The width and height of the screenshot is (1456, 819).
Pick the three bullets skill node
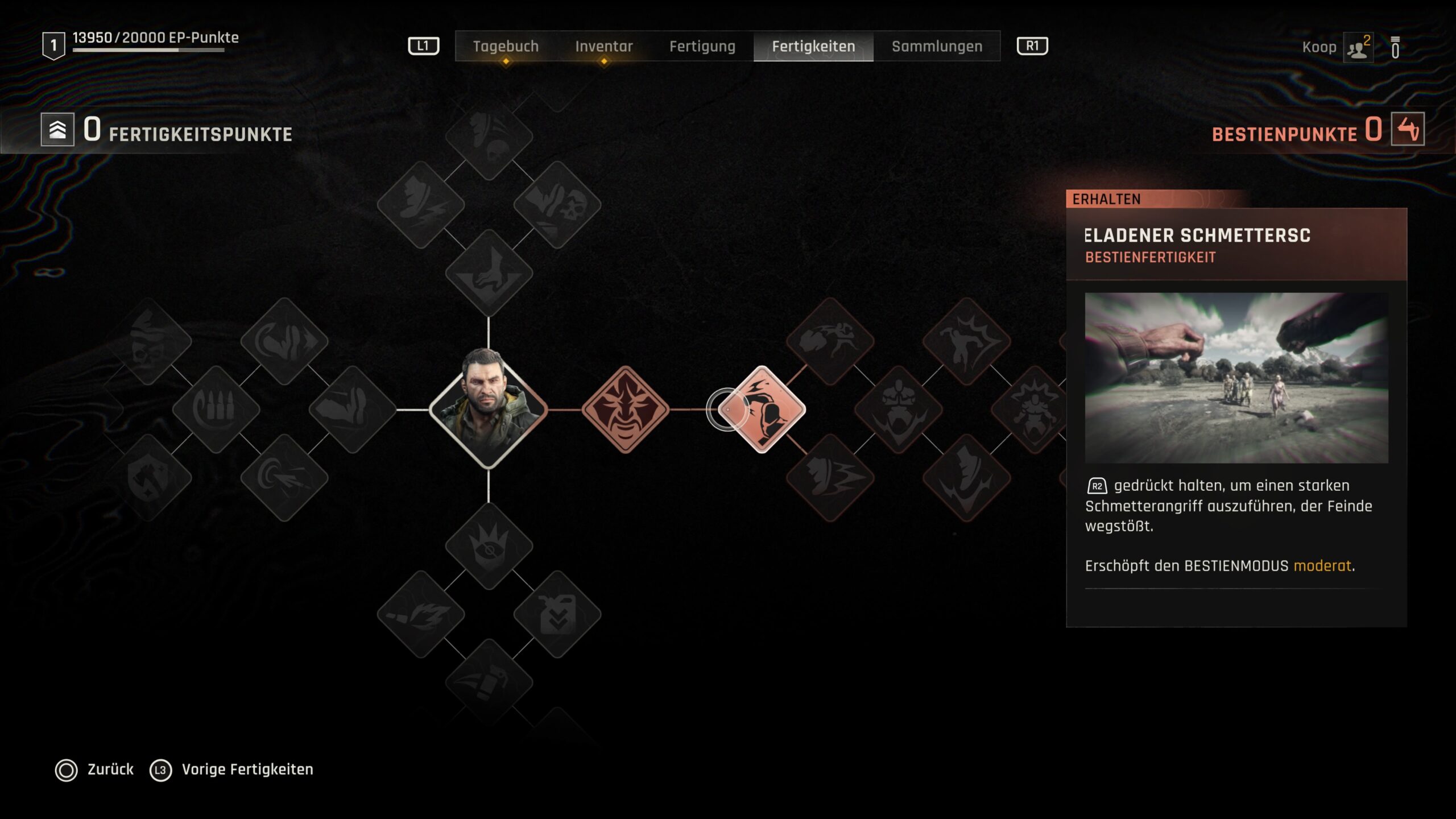click(x=216, y=409)
